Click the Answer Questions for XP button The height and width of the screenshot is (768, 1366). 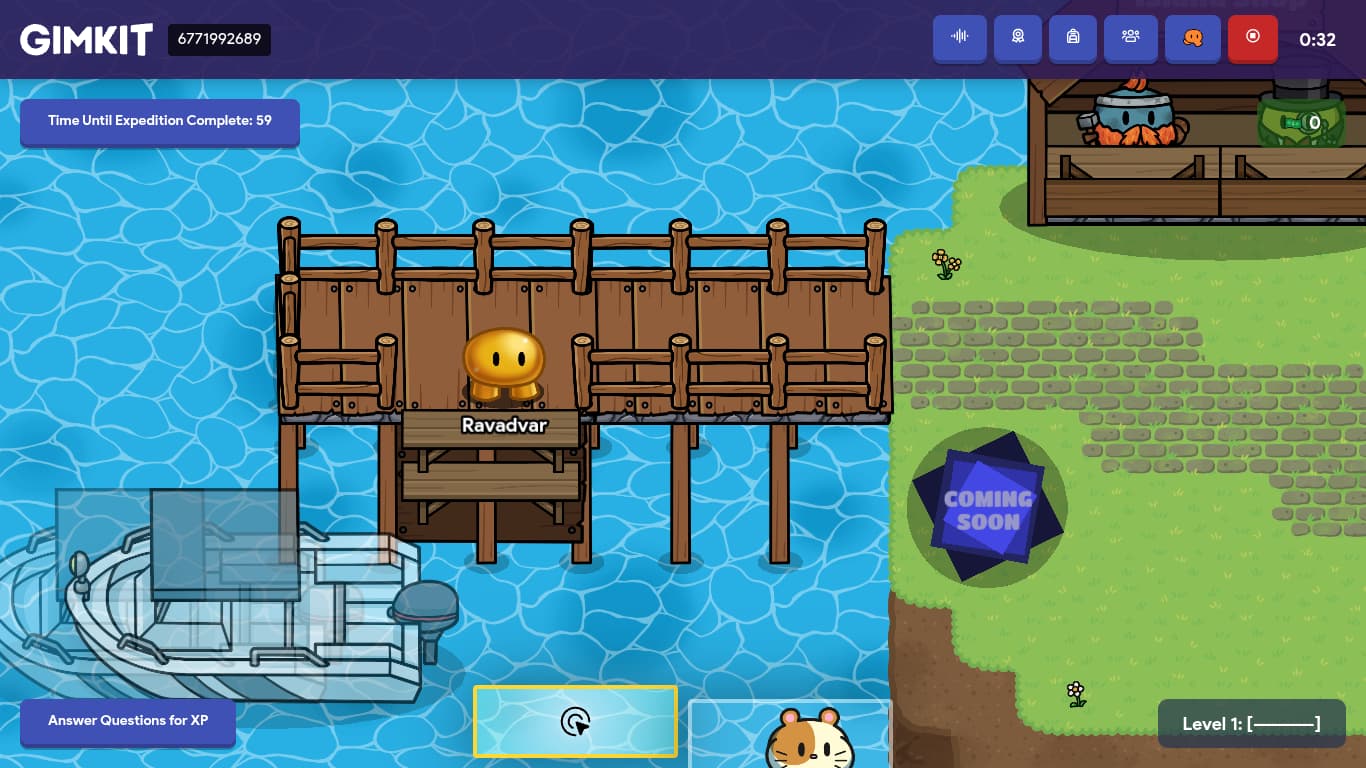[x=128, y=721]
